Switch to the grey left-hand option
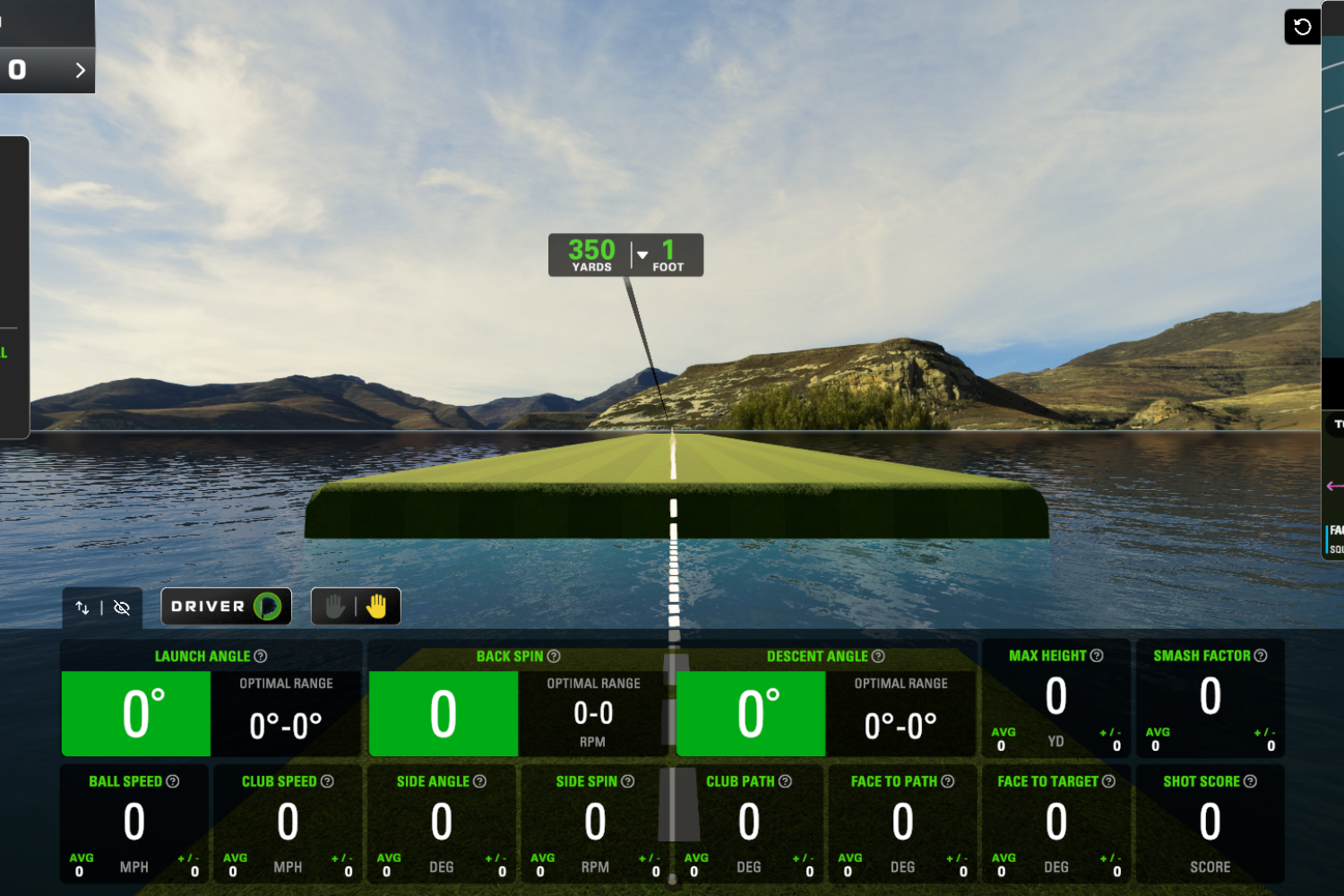 click(x=333, y=606)
